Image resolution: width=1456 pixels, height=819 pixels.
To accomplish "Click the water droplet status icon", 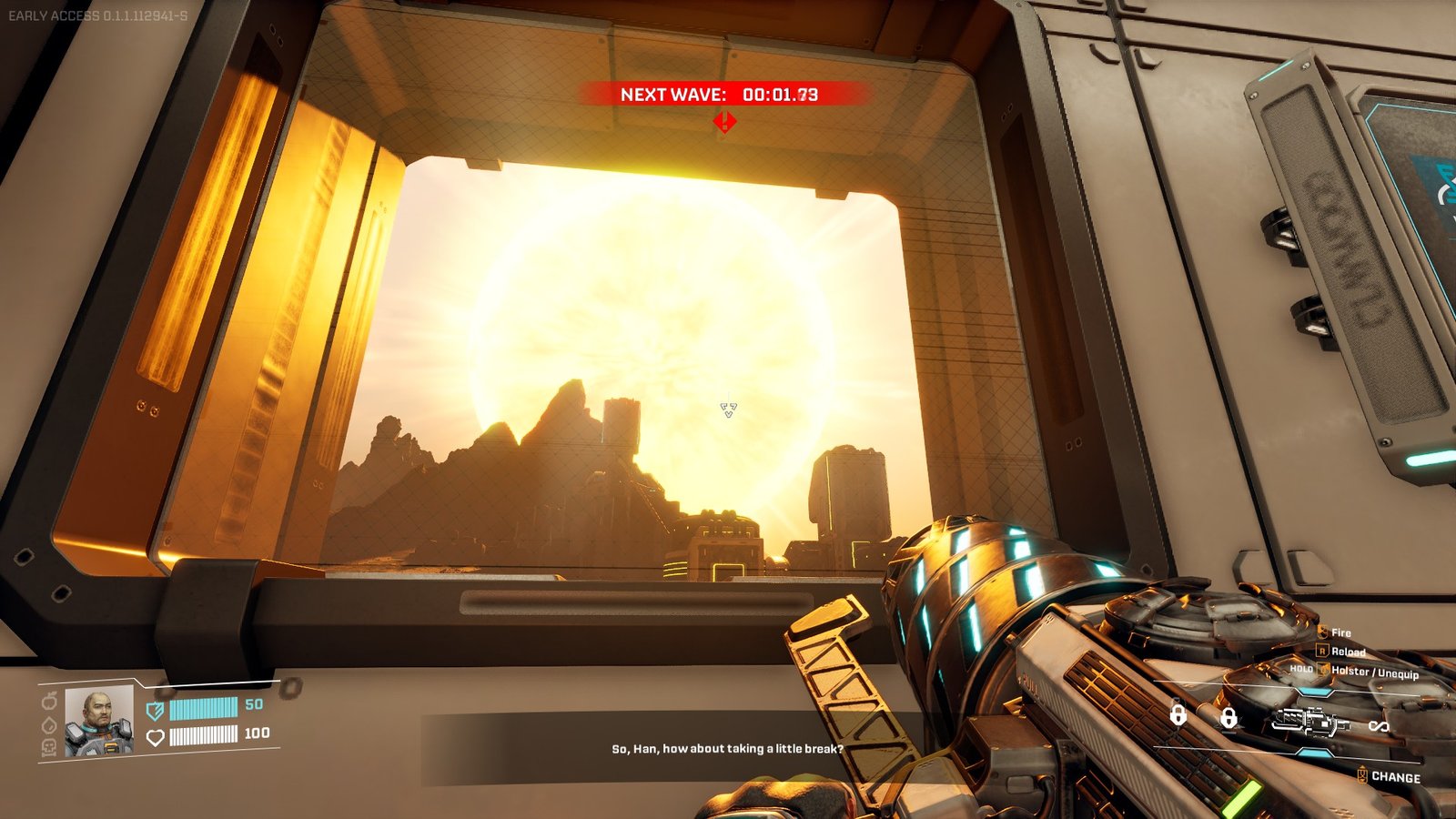I will pyautogui.click(x=49, y=725).
